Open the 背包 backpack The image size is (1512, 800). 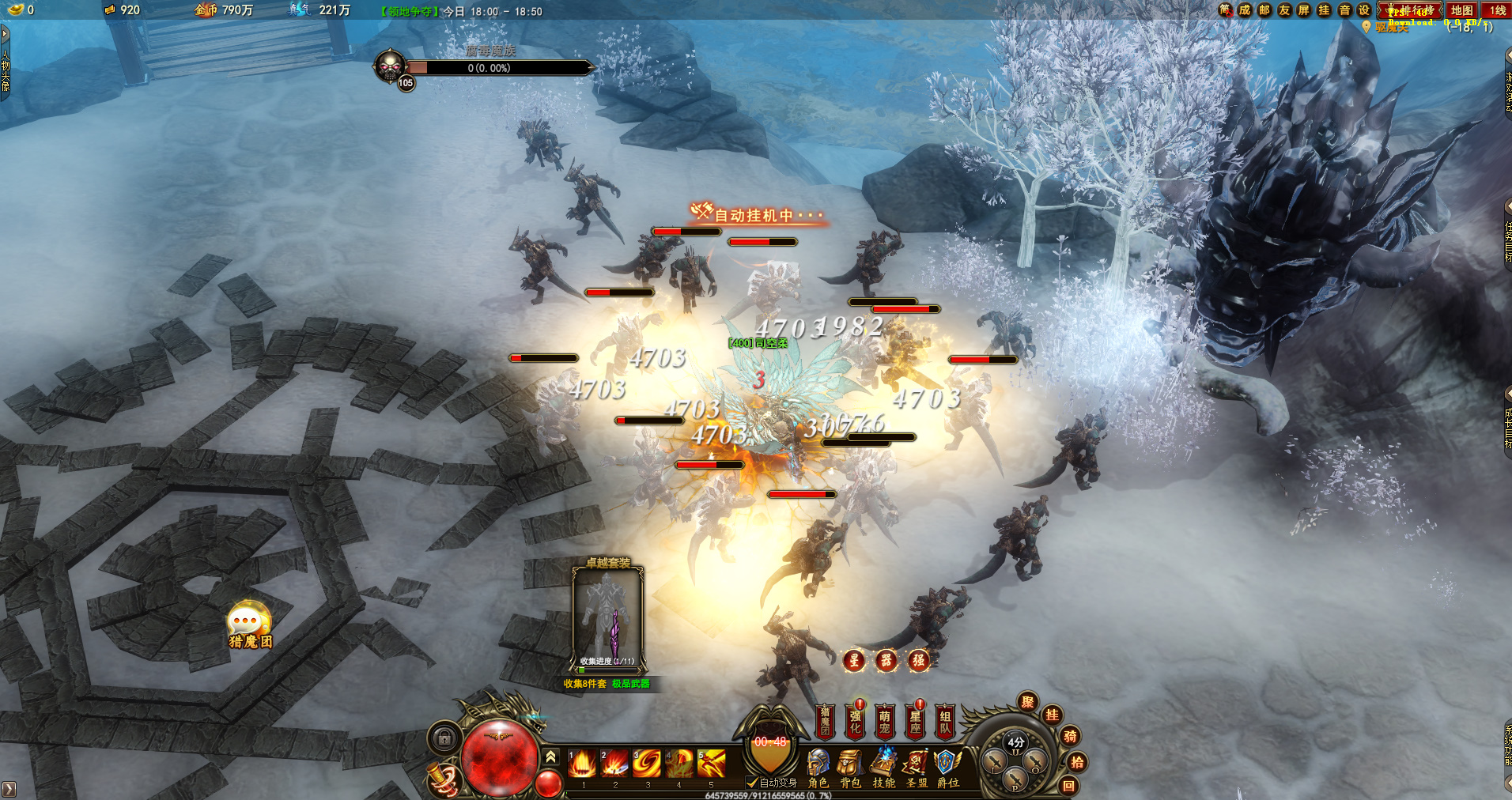pos(850,768)
